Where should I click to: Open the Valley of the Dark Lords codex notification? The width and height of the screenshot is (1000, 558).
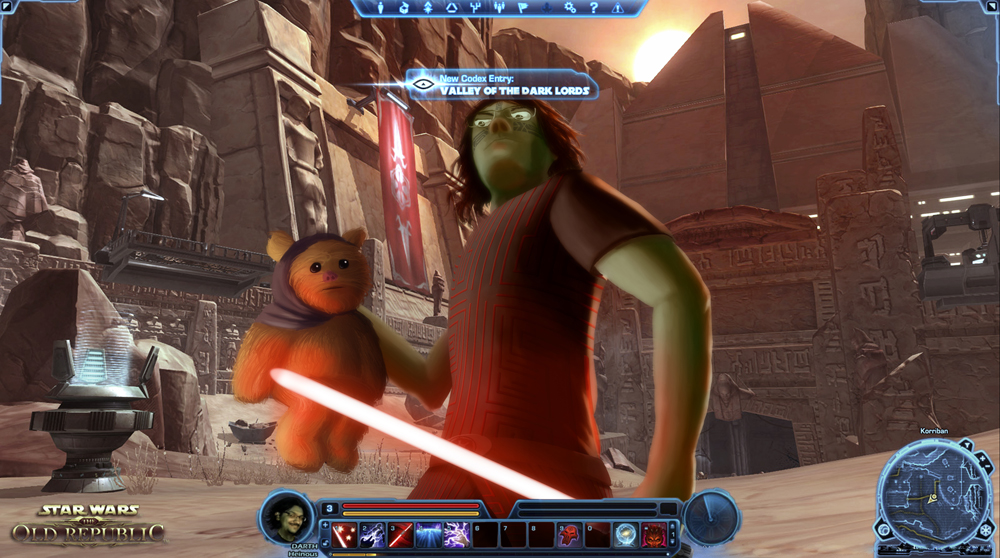tap(500, 86)
